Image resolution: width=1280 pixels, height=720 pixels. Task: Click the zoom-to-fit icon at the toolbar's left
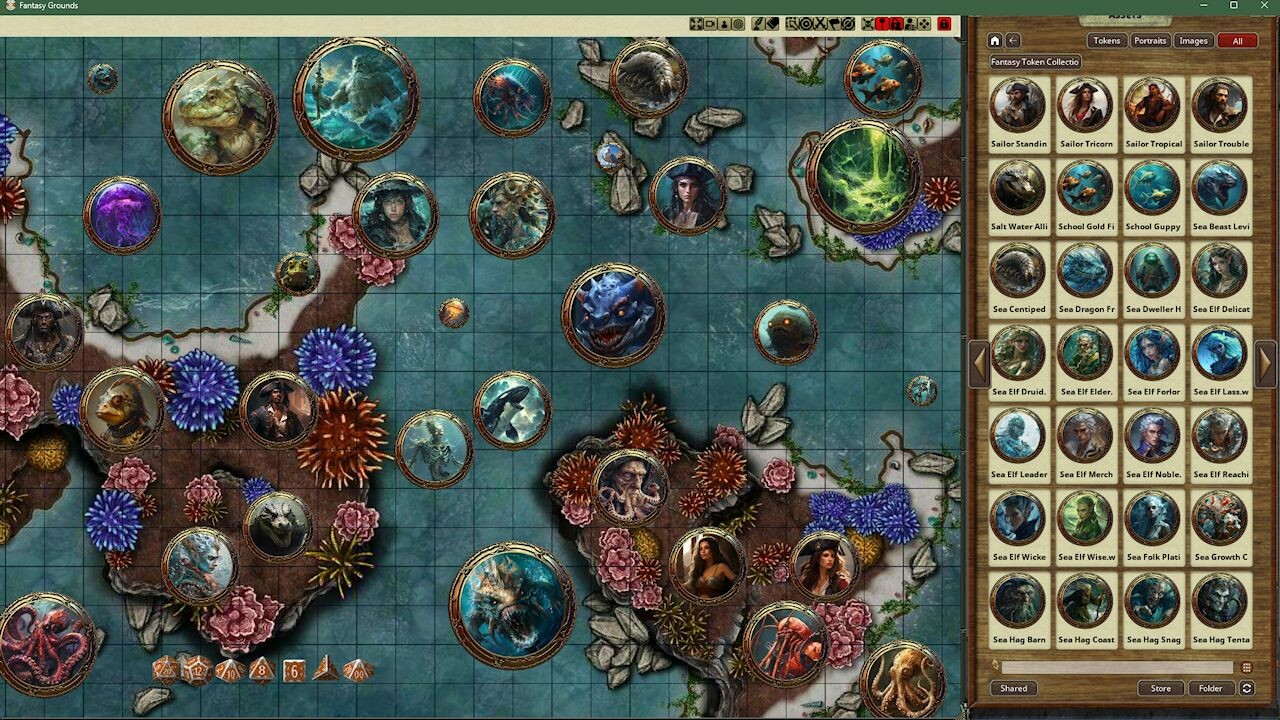696,24
